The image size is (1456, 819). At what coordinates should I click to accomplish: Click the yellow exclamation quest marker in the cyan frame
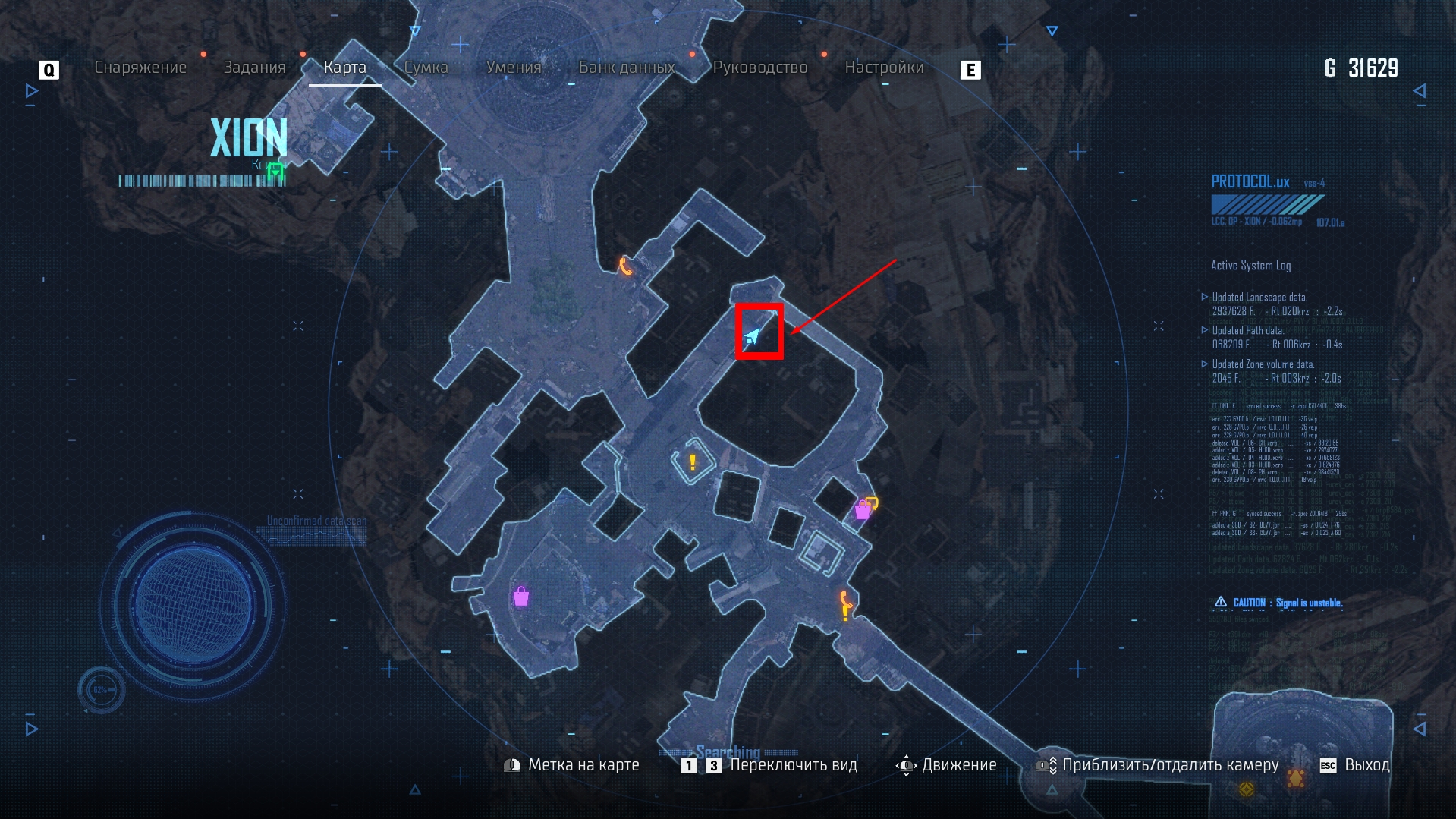click(x=692, y=461)
